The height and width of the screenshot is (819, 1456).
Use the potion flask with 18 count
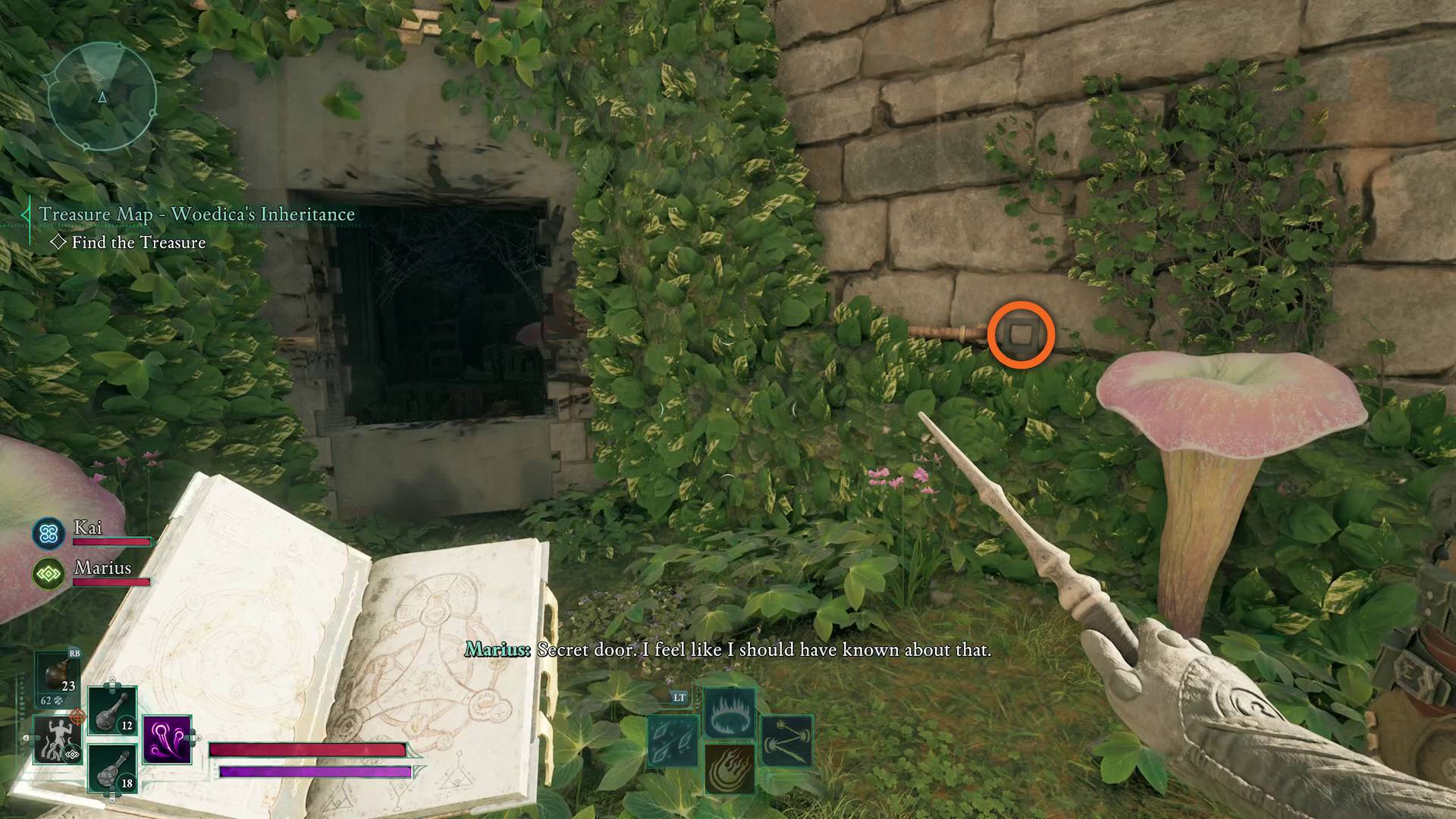click(112, 768)
